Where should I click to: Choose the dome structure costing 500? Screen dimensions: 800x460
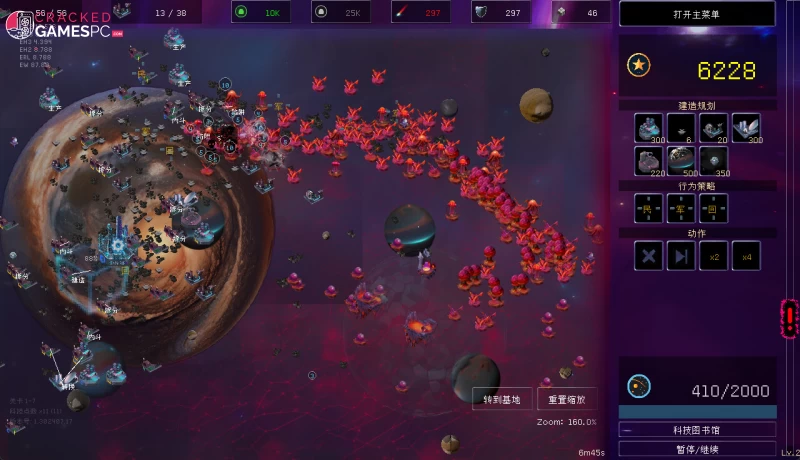(x=681, y=161)
